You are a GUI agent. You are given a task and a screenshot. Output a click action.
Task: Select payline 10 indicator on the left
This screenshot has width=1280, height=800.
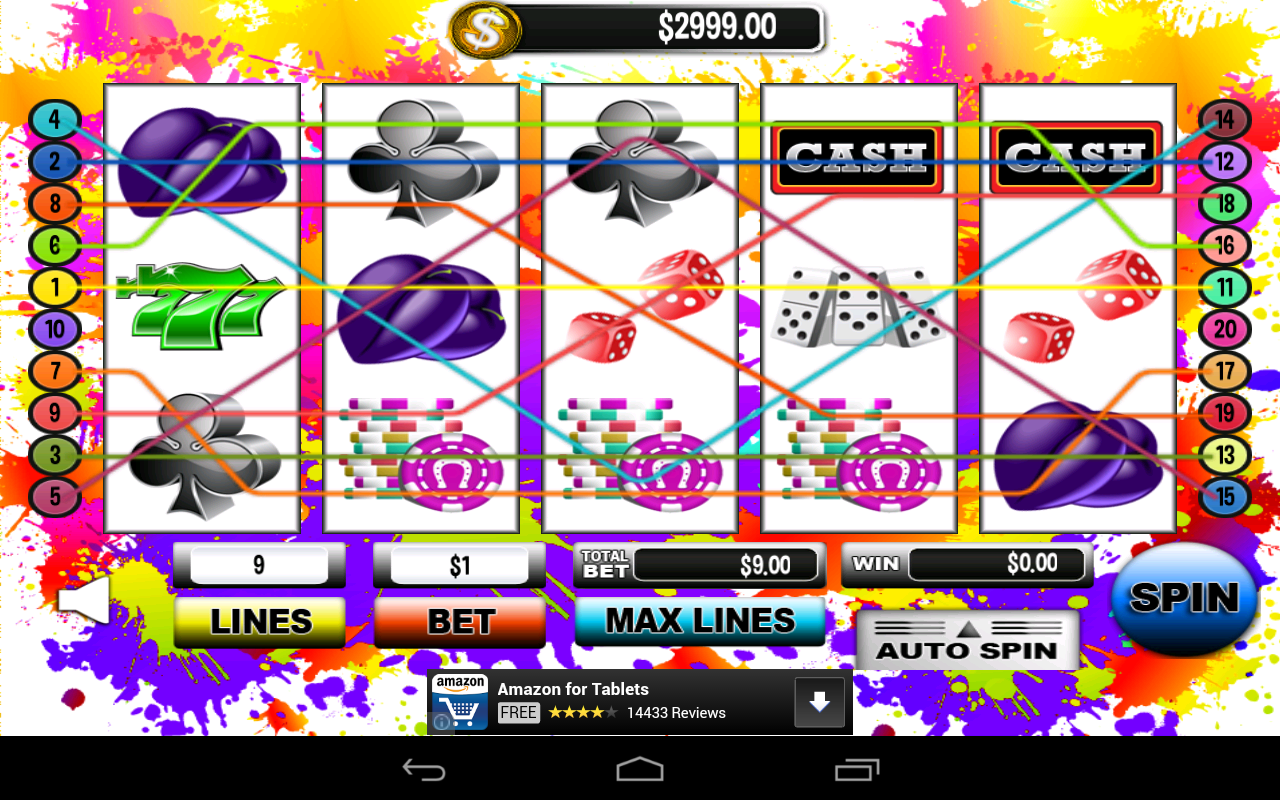pyautogui.click(x=55, y=329)
